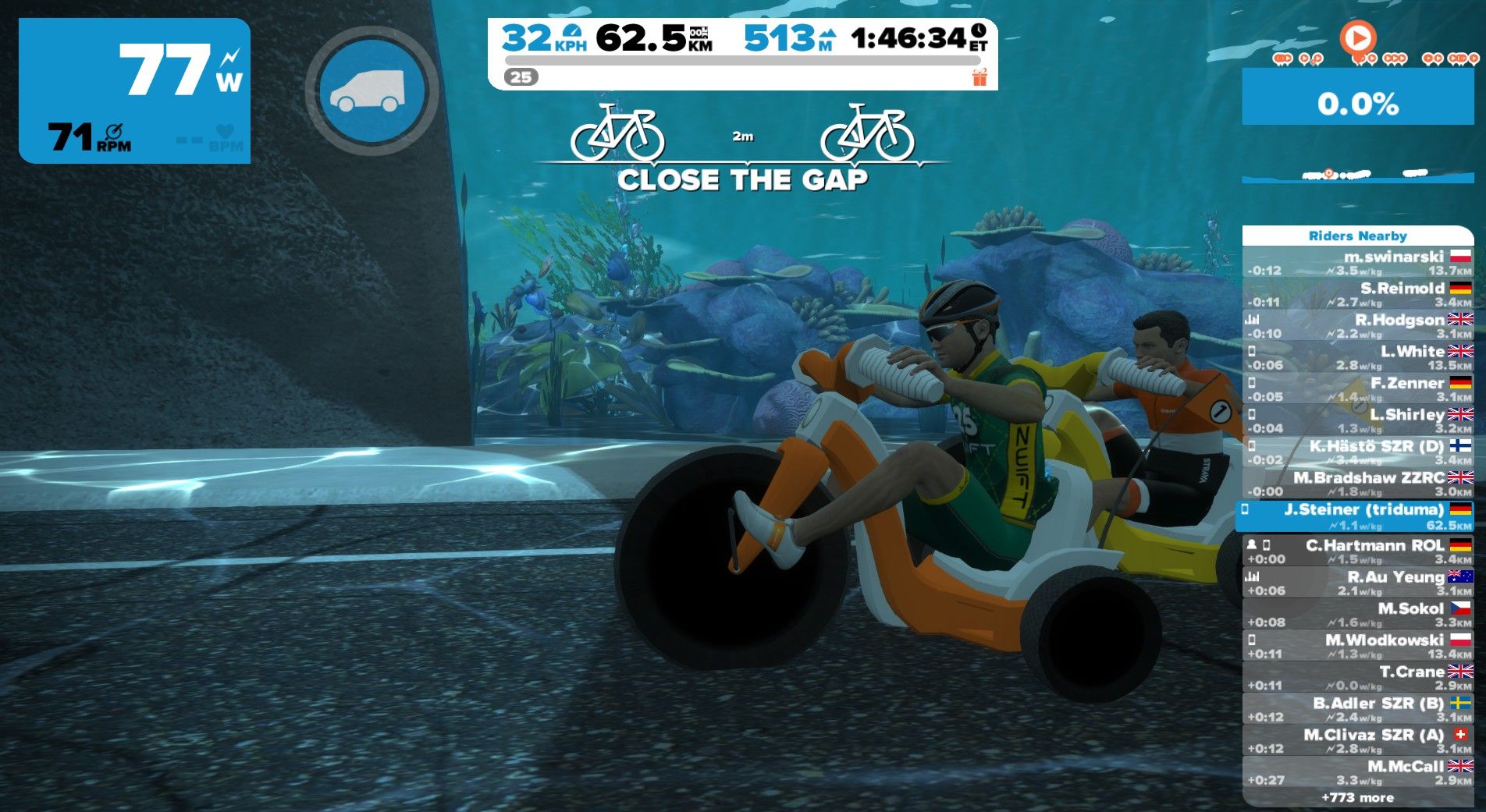
Task: Click M.Sokol in Riders Nearby
Action: [1357, 615]
